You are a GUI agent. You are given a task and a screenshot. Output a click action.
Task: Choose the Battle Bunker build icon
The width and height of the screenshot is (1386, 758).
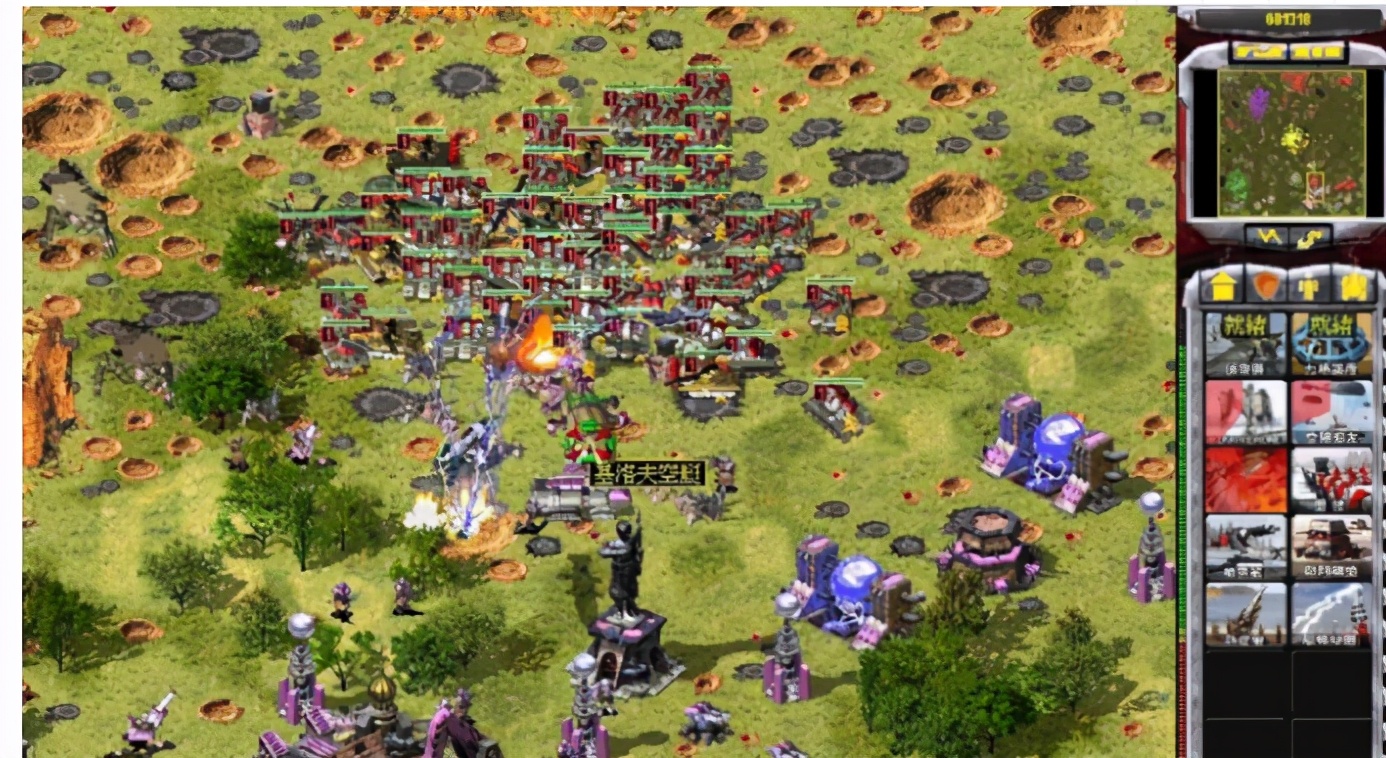(x=1331, y=546)
